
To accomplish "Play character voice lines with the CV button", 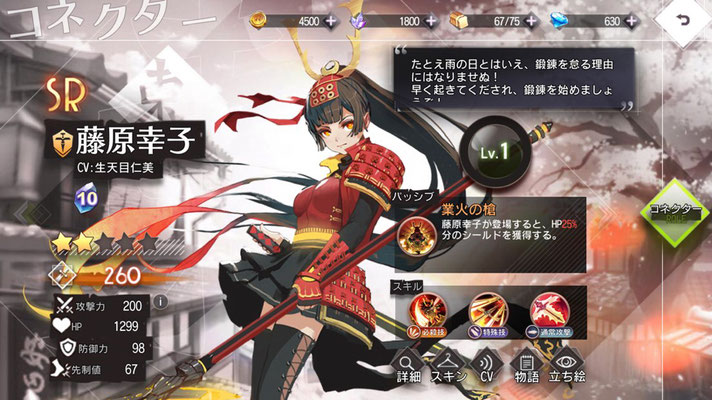I will point(487,369).
